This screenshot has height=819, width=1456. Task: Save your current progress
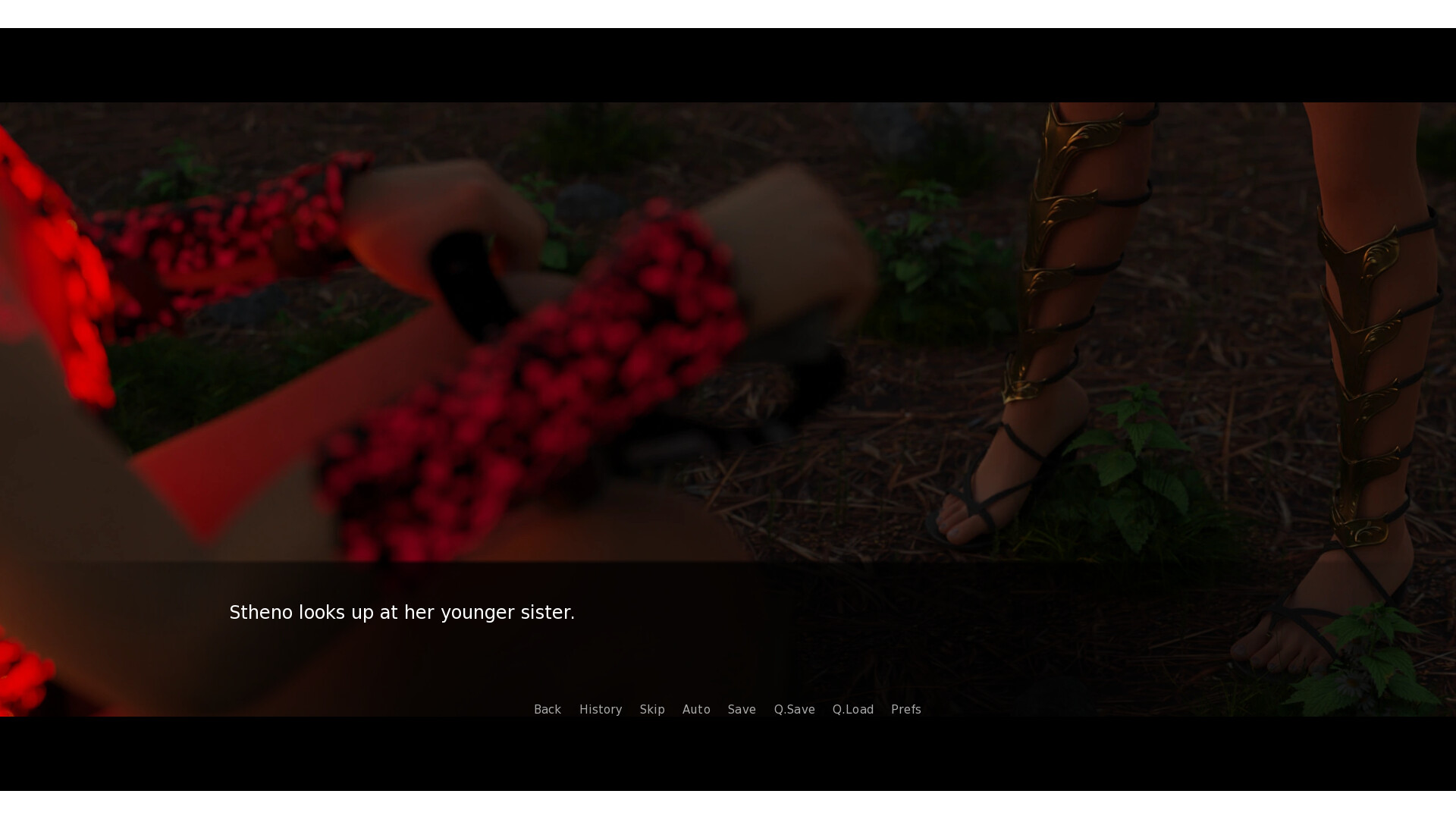click(x=742, y=709)
